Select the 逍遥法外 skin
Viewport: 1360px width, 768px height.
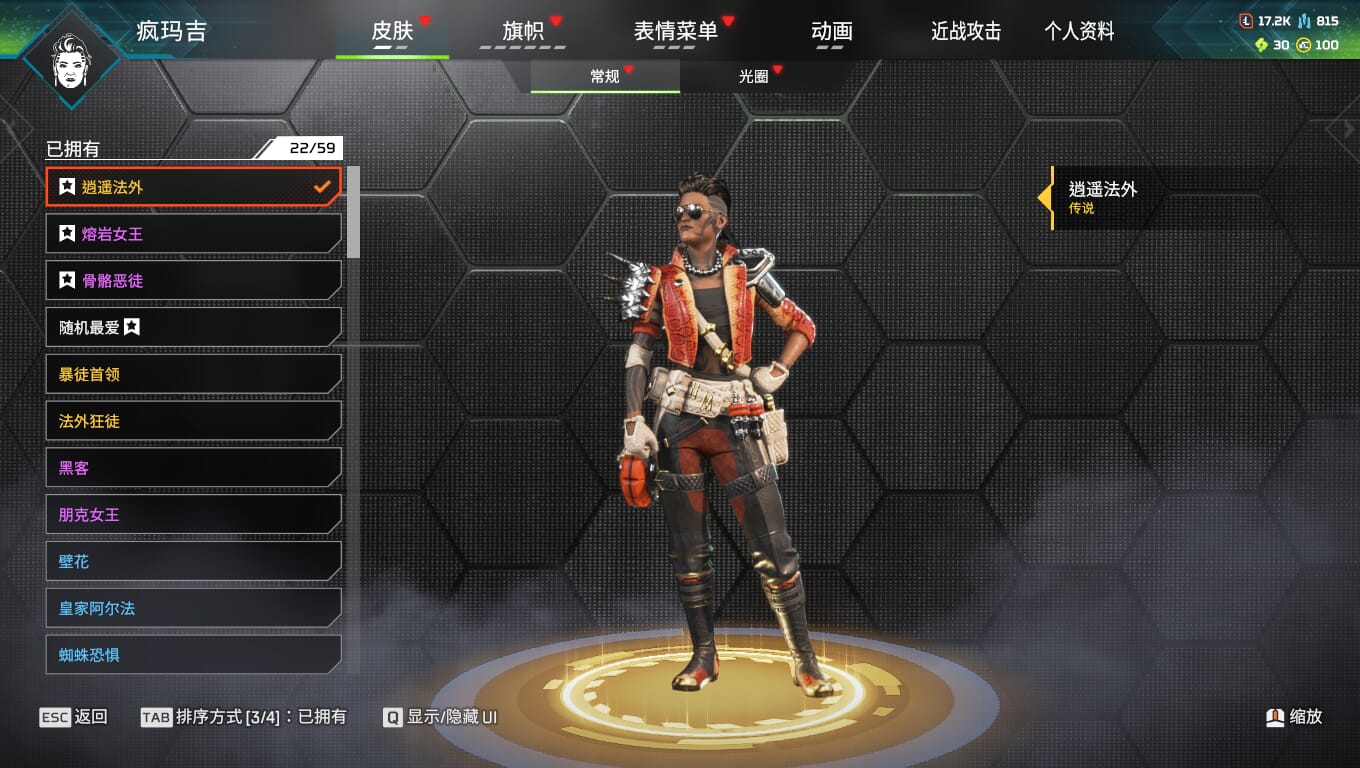click(193, 187)
